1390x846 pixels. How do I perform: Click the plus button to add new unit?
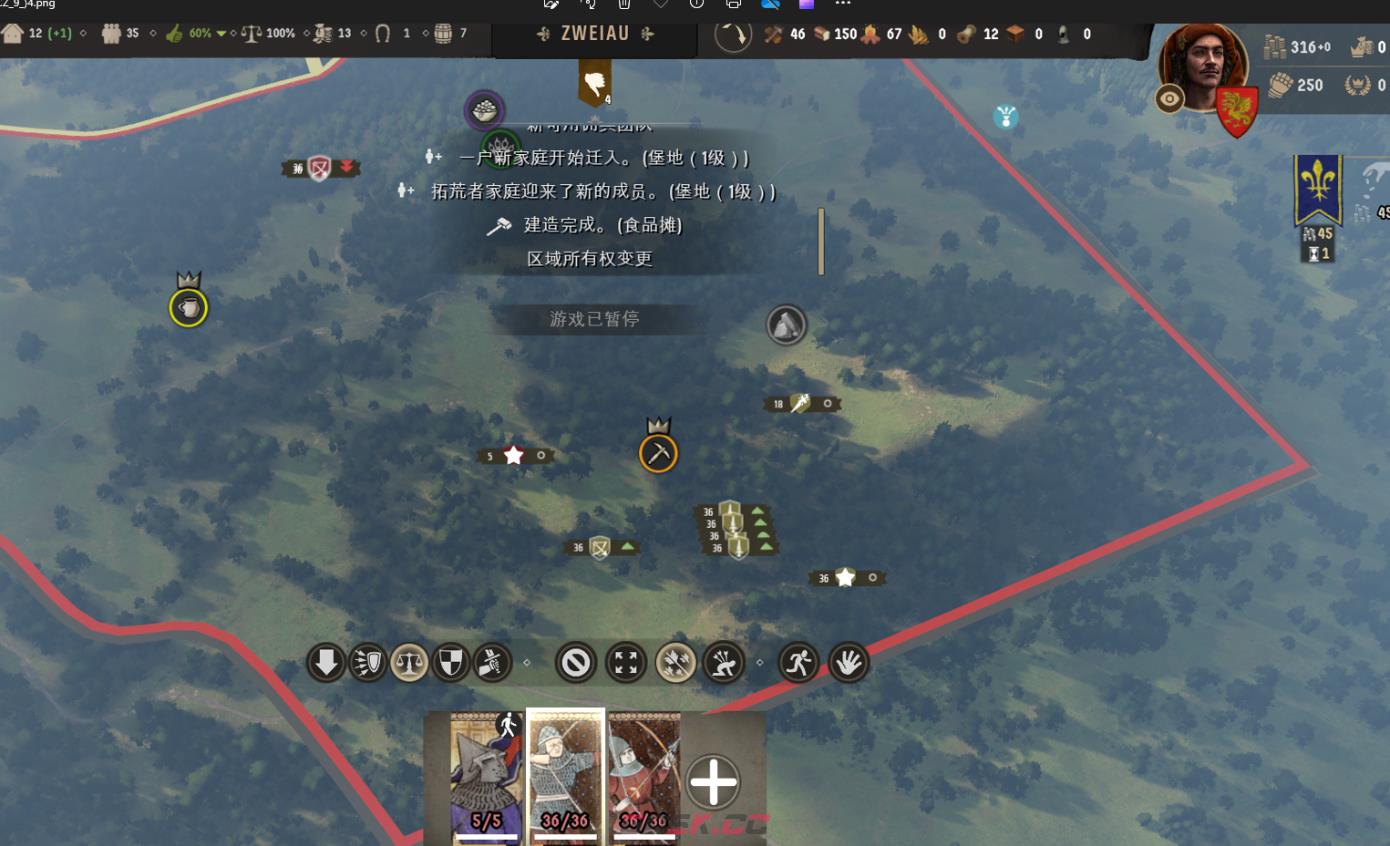click(x=713, y=783)
